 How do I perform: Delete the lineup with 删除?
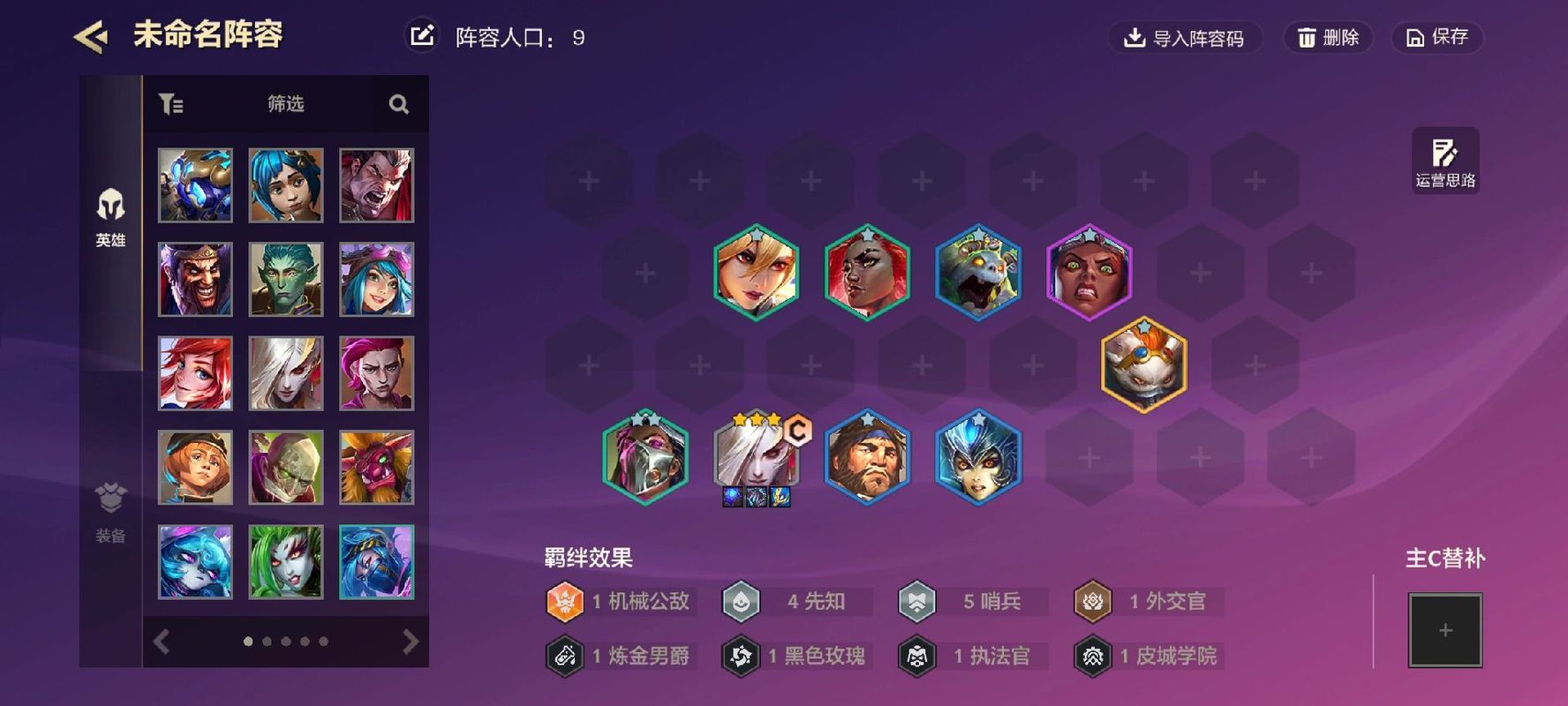coord(1327,38)
